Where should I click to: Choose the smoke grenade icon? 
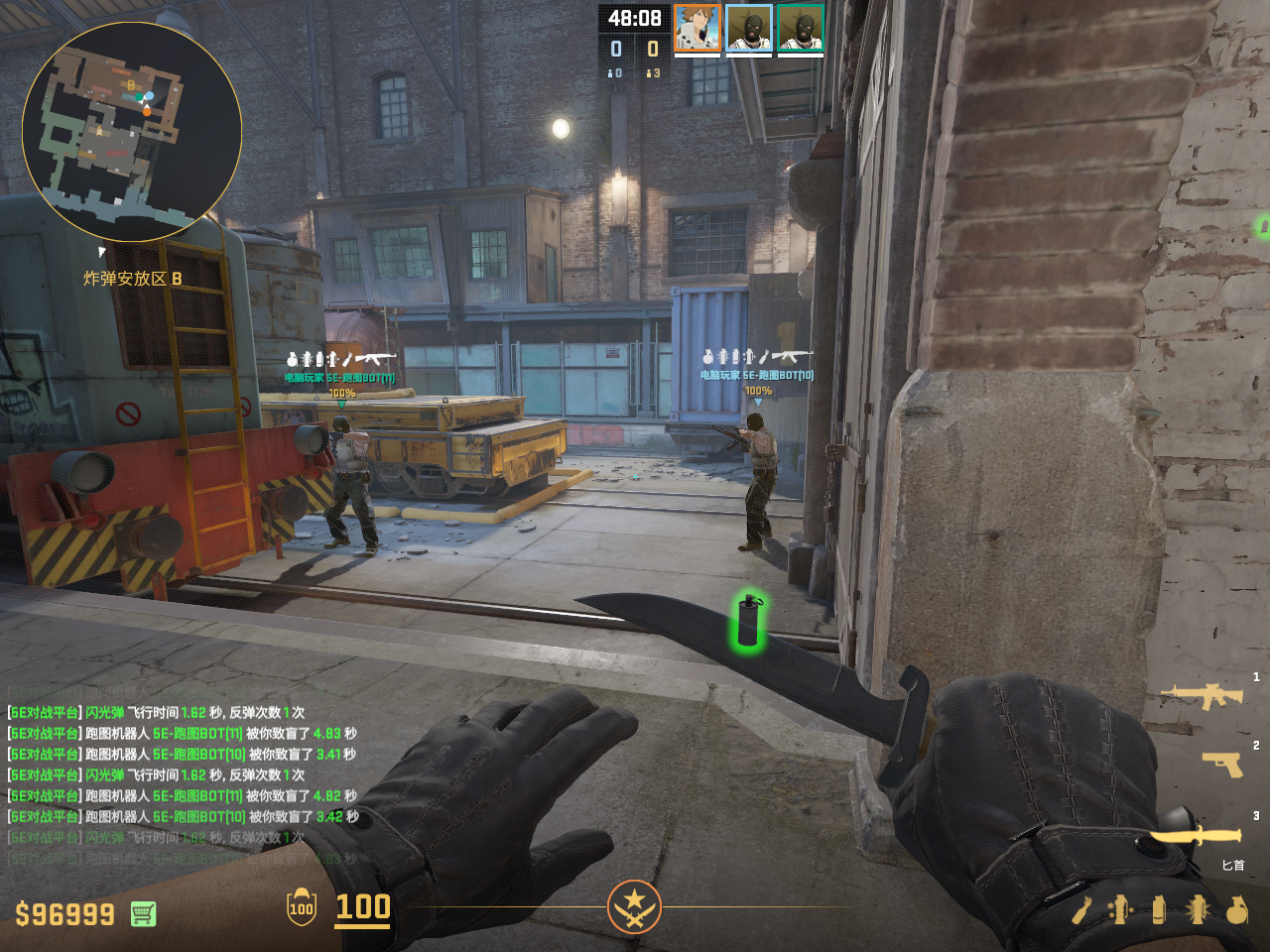(1159, 909)
